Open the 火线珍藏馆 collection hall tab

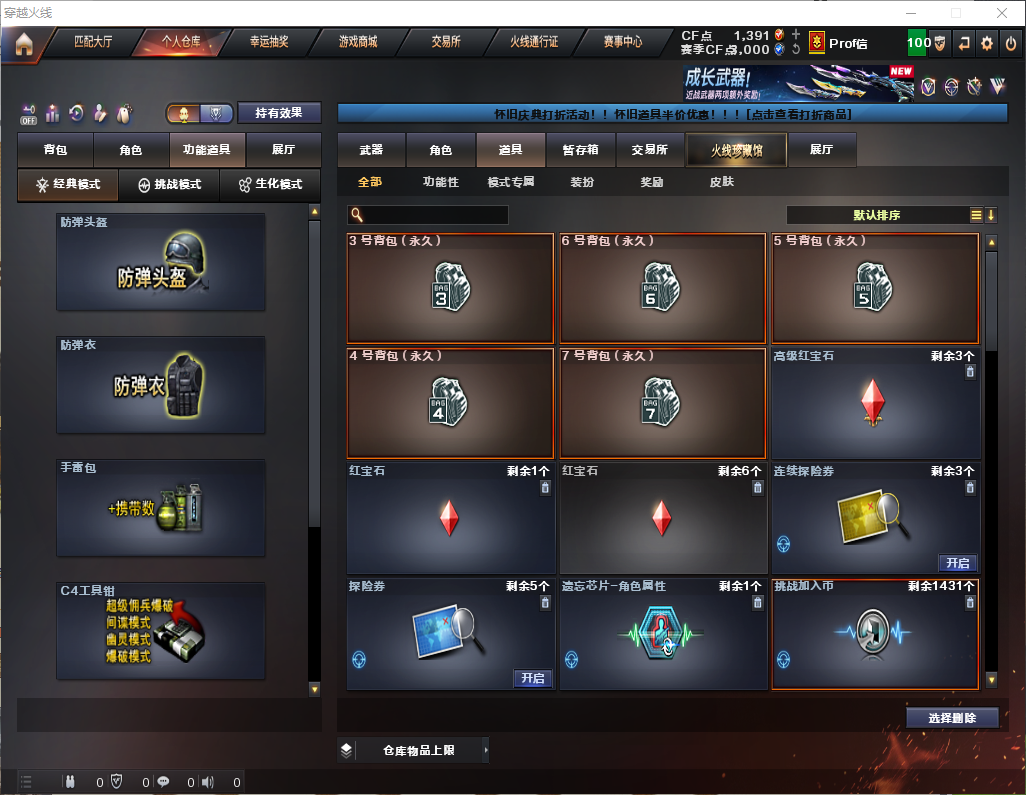click(736, 150)
